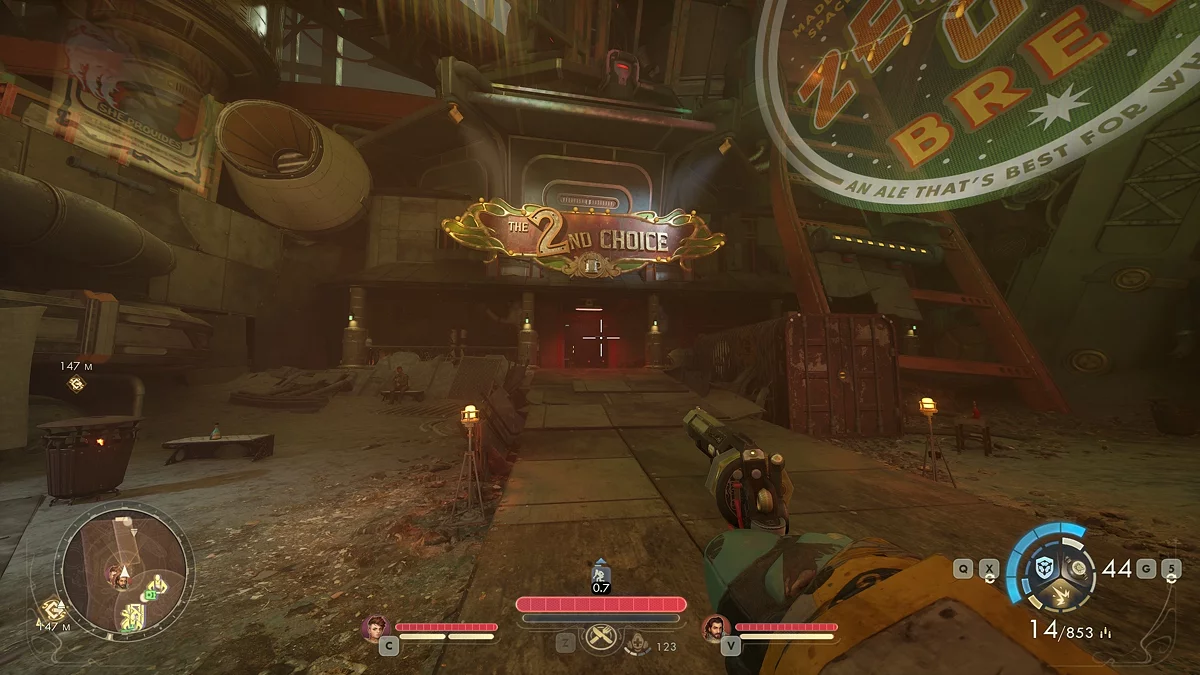Image resolution: width=1200 pixels, height=675 pixels.
Task: Activate the blue shield cube gadget
Action: (x=1045, y=567)
